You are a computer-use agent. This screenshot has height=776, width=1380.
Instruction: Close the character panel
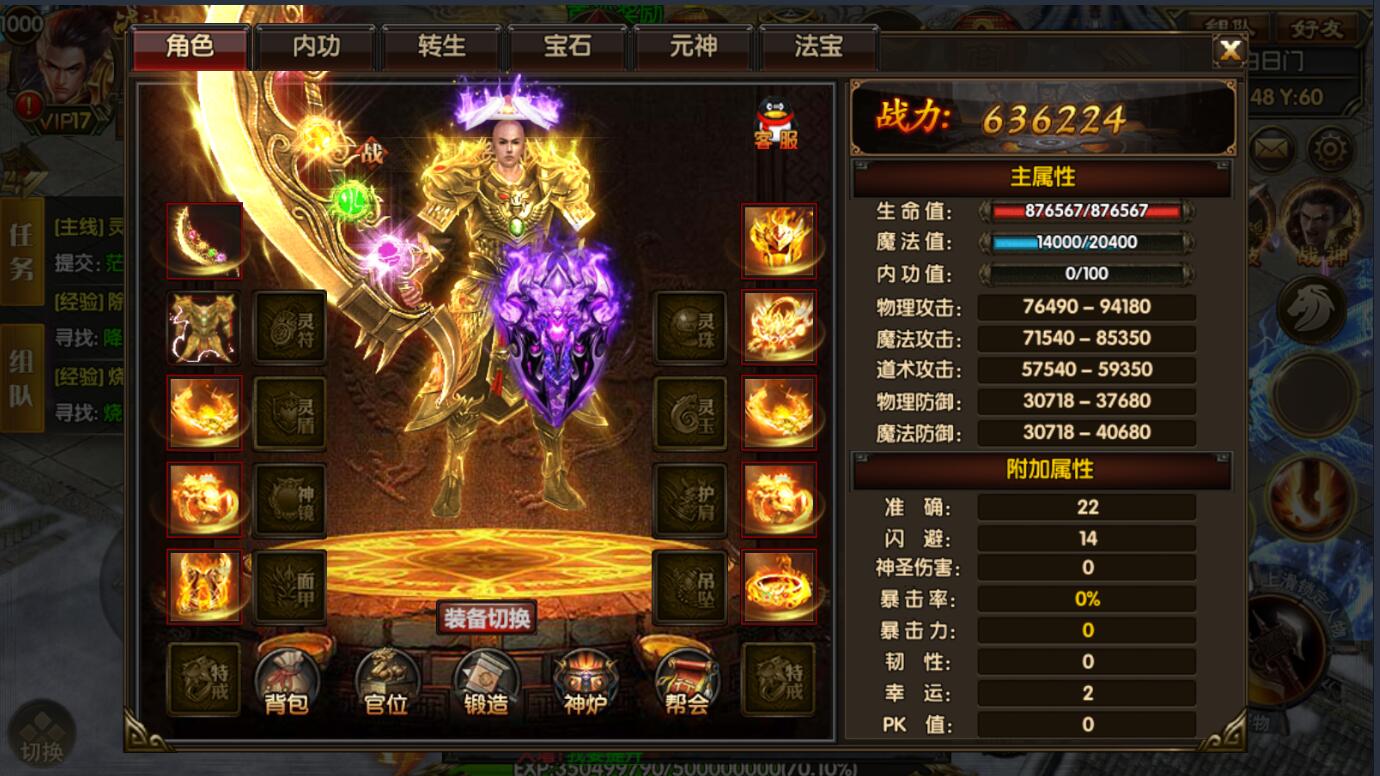(x=1230, y=50)
